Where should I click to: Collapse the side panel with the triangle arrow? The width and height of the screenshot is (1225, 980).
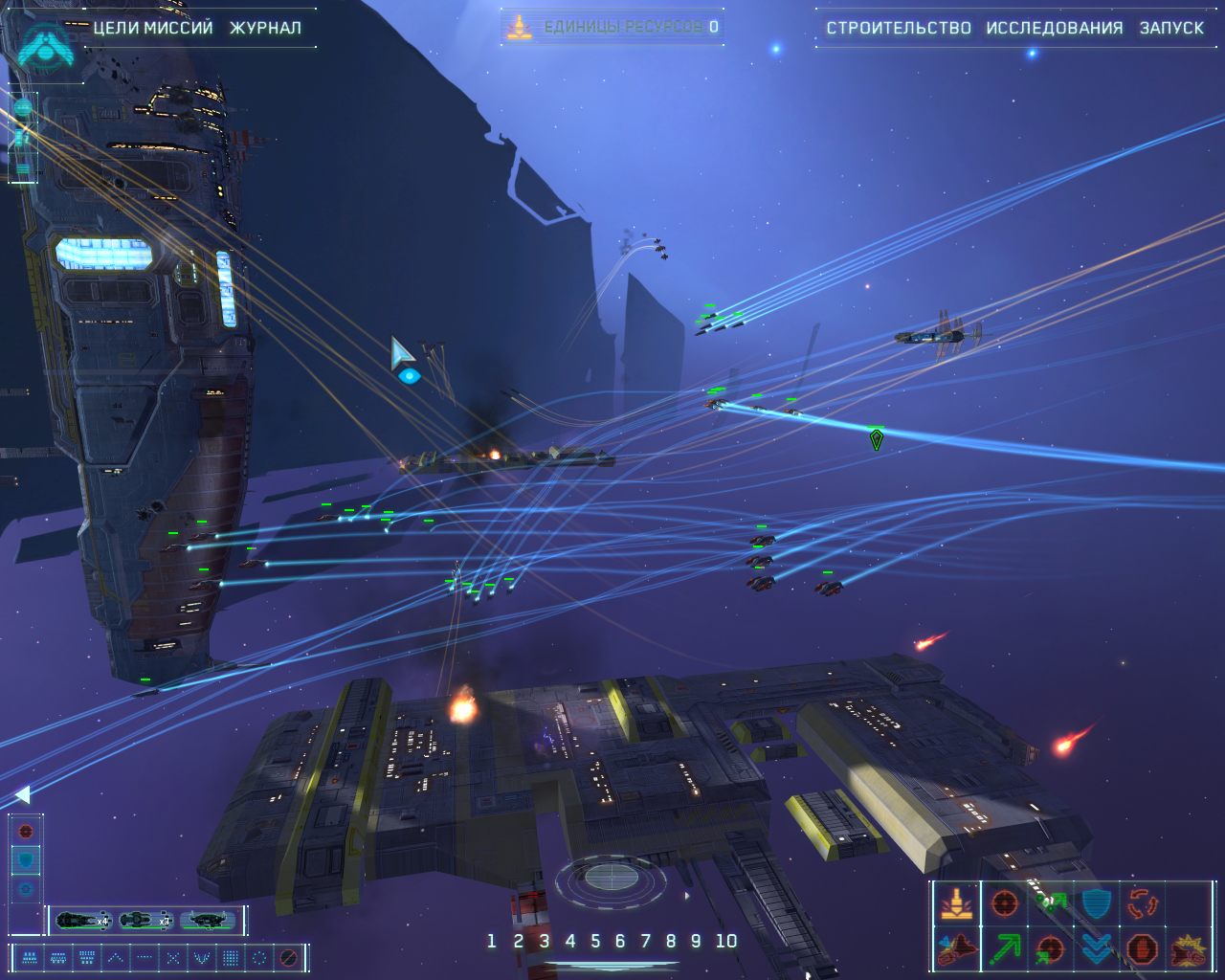[22, 794]
